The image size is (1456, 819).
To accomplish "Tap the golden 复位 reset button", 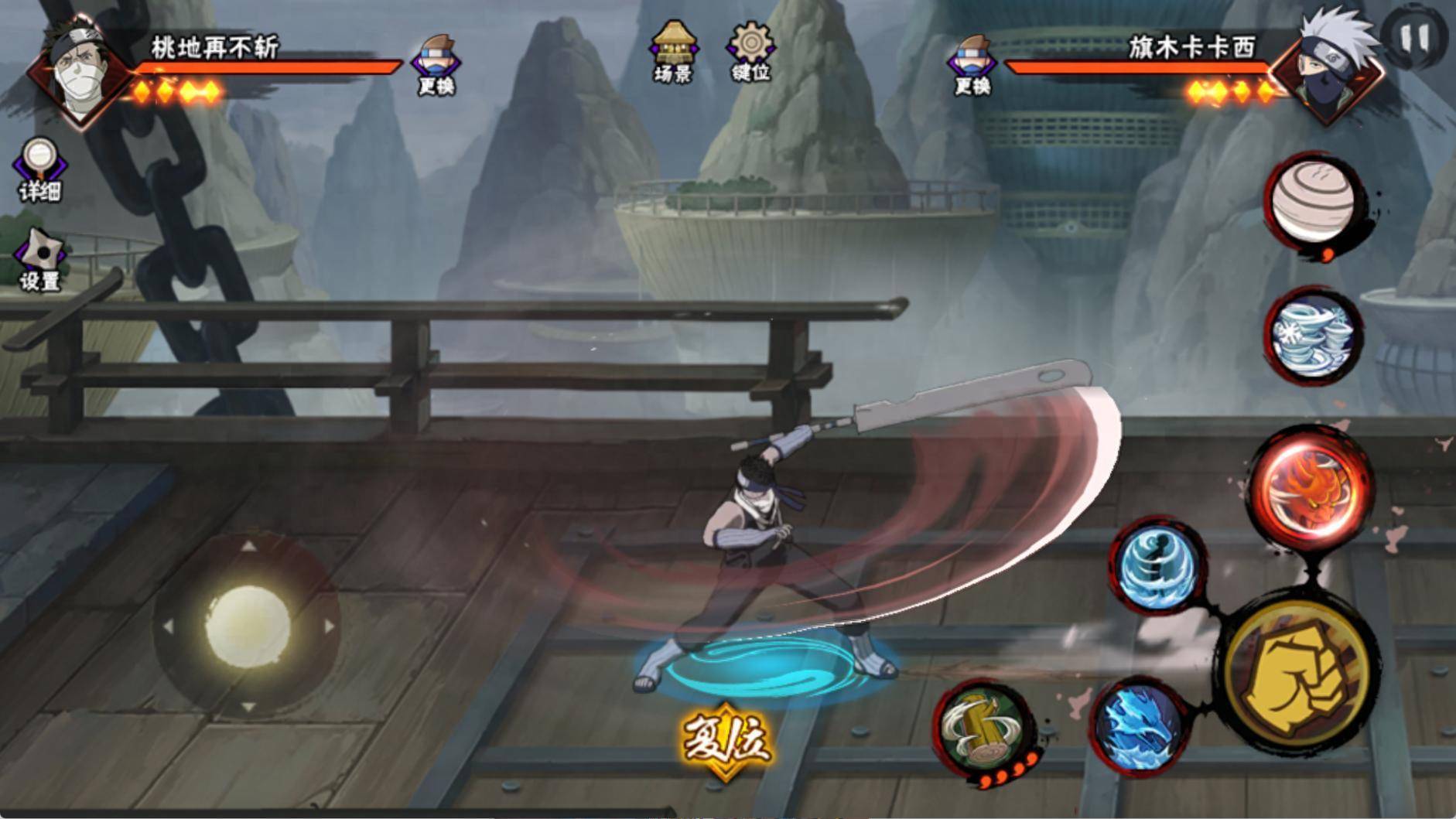I will tap(725, 740).
